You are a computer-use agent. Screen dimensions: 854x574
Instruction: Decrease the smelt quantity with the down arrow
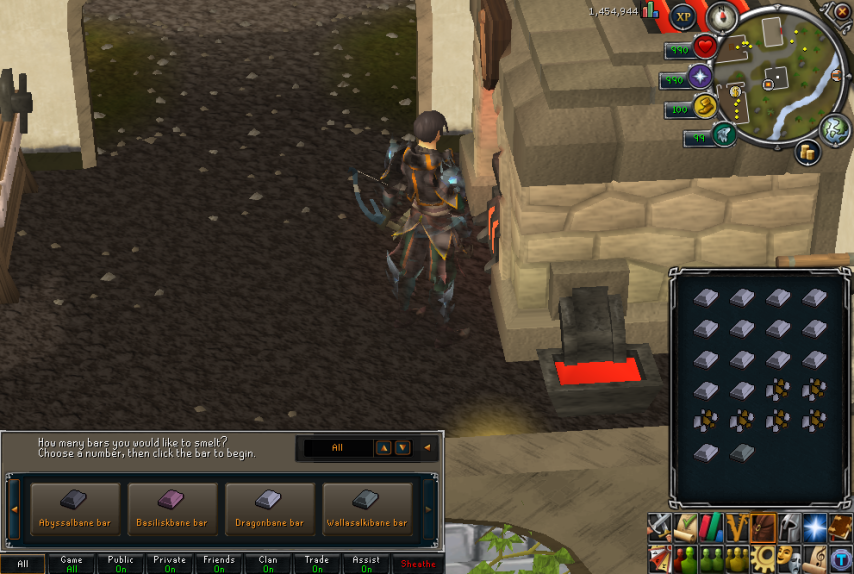click(x=402, y=448)
